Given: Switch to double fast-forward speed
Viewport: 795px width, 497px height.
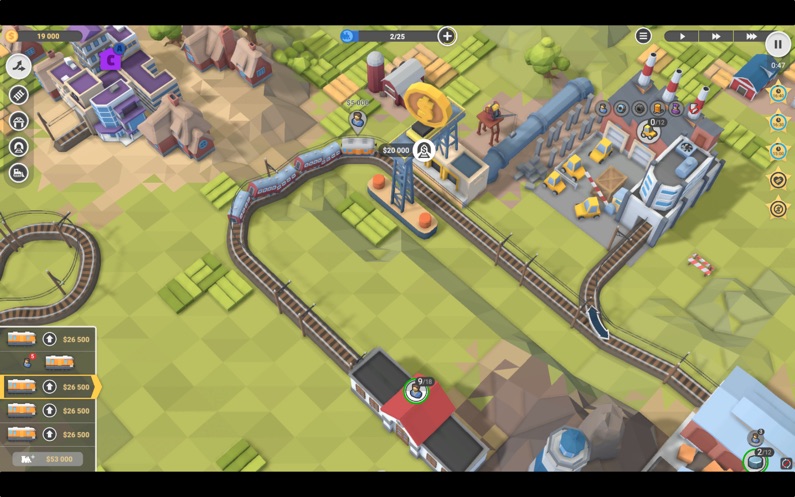Looking at the screenshot, I should 716,37.
